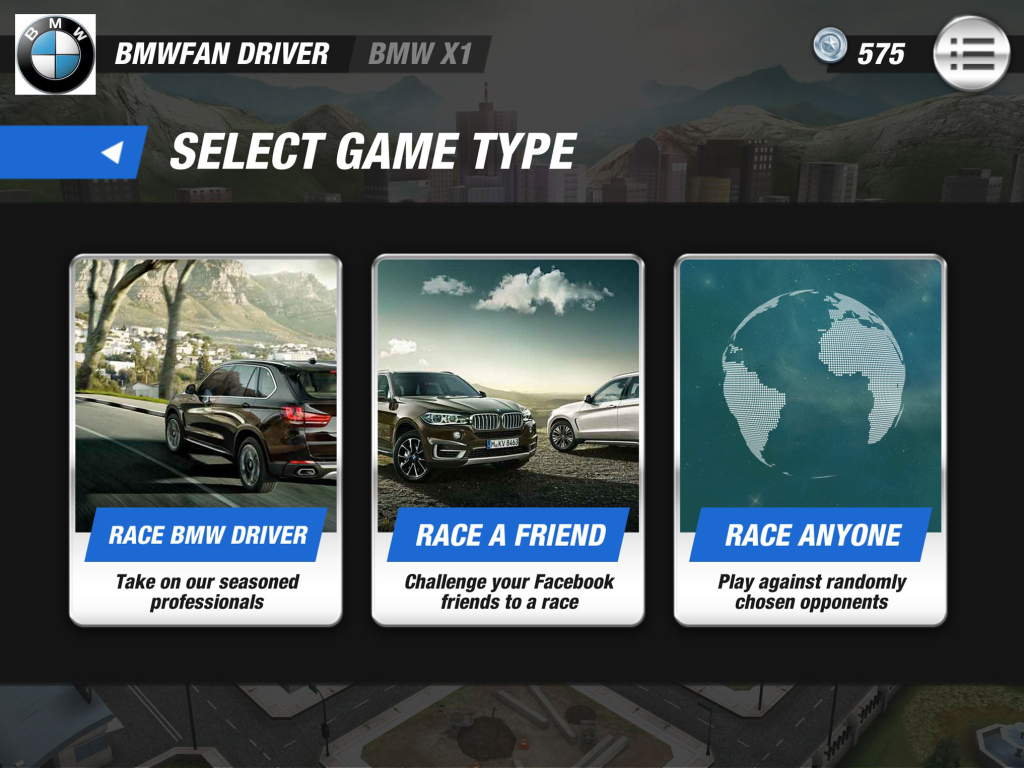Click the BMW logo profile icon
The width and height of the screenshot is (1024, 768).
tap(56, 54)
